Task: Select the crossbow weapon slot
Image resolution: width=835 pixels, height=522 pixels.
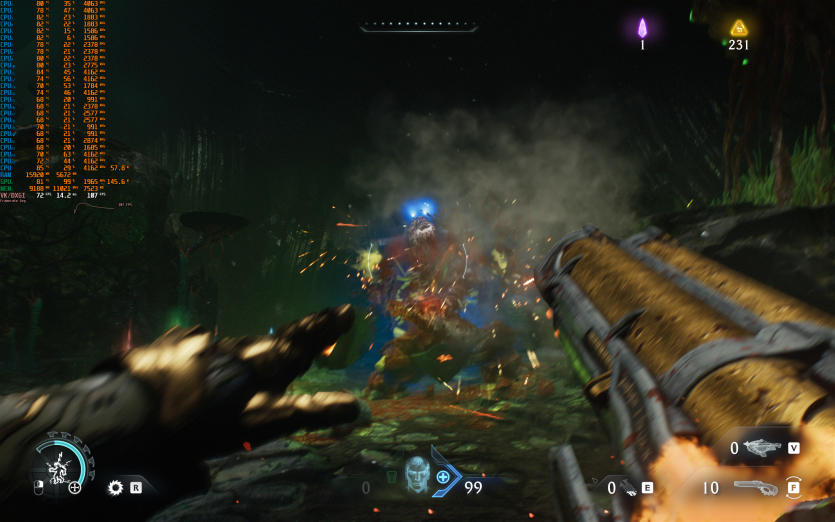Action: [x=762, y=449]
